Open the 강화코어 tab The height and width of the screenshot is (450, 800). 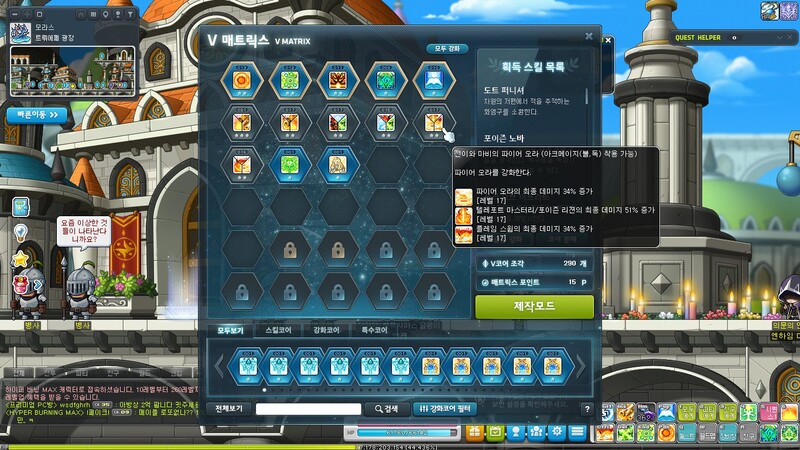click(325, 329)
